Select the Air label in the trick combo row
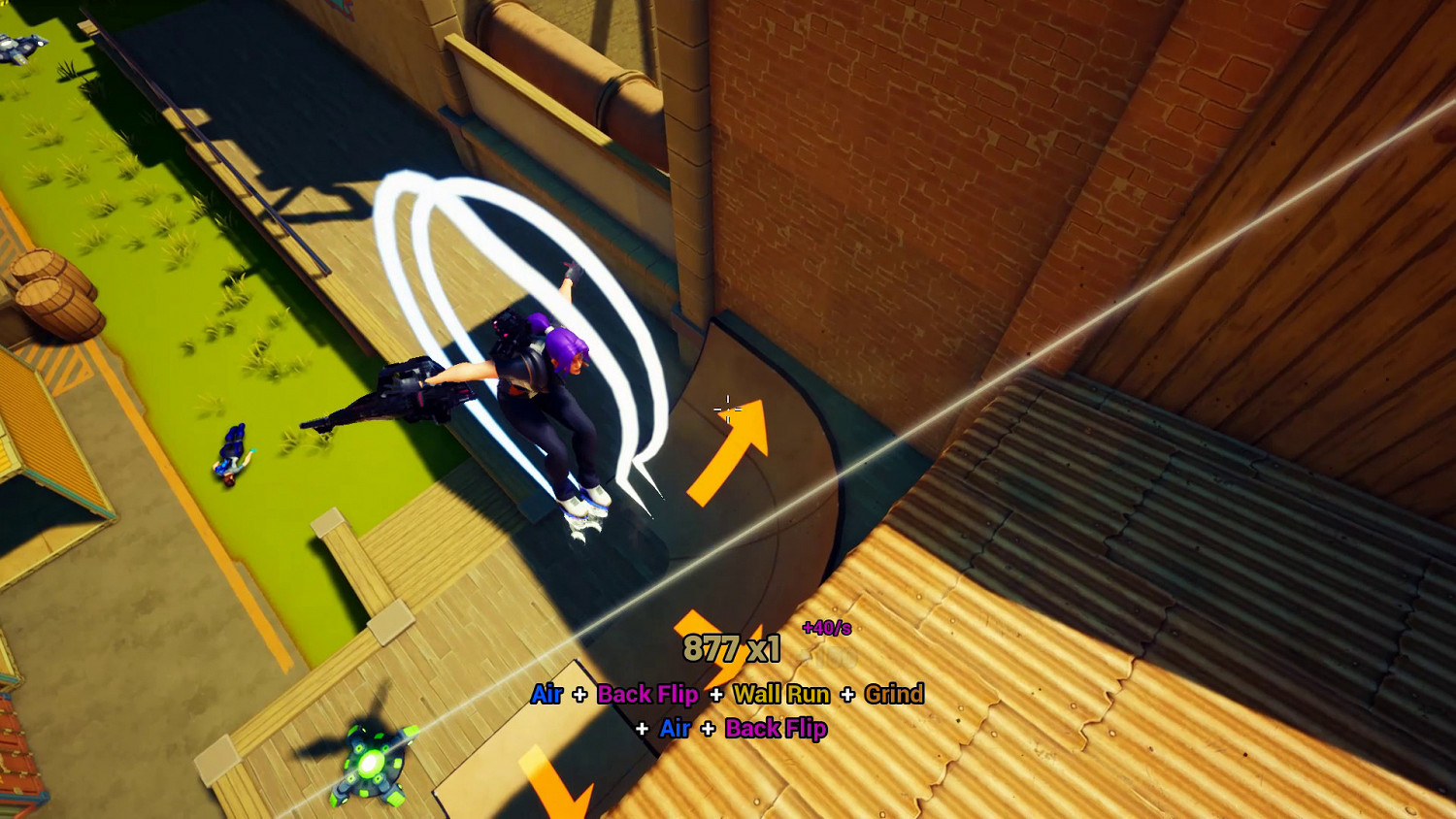 pos(546,695)
